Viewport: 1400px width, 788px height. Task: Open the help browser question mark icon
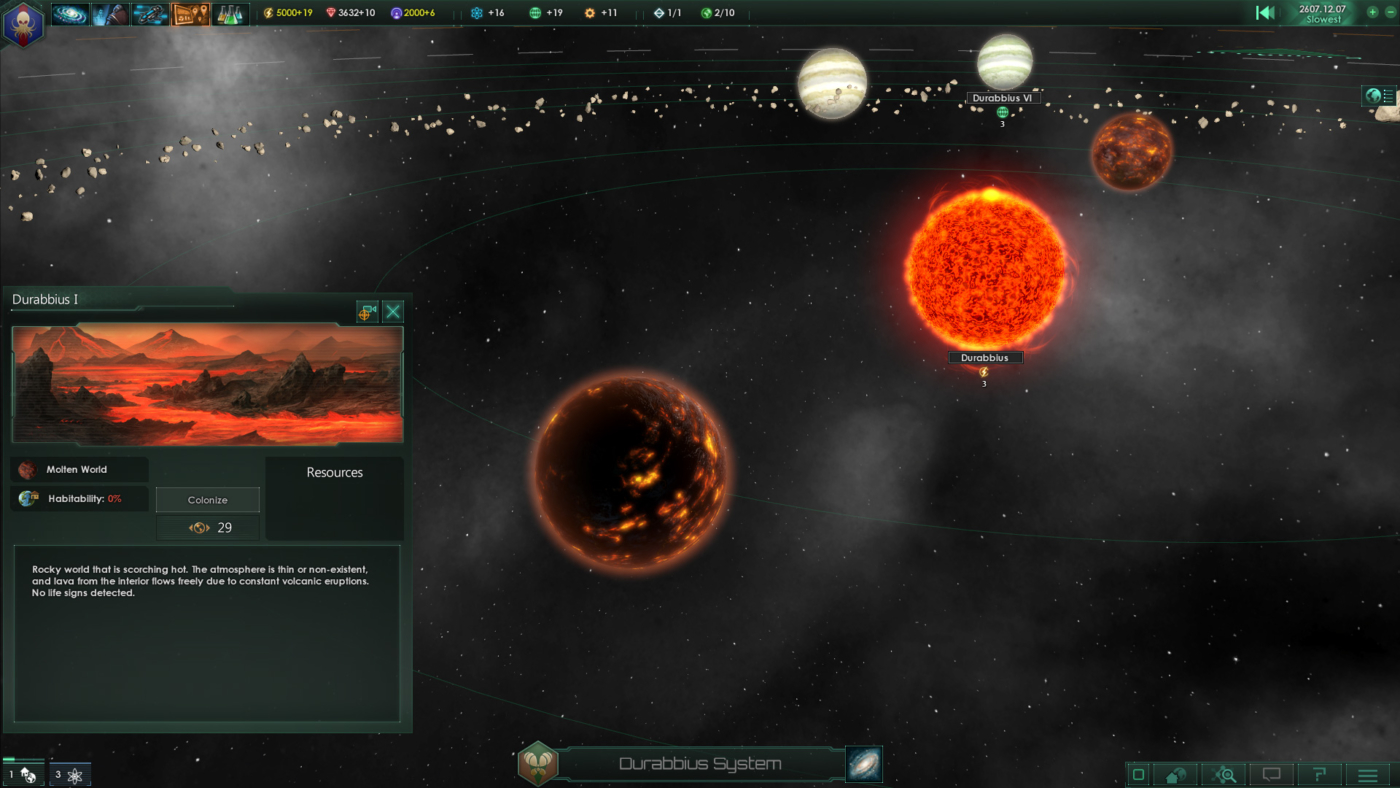pos(1318,774)
